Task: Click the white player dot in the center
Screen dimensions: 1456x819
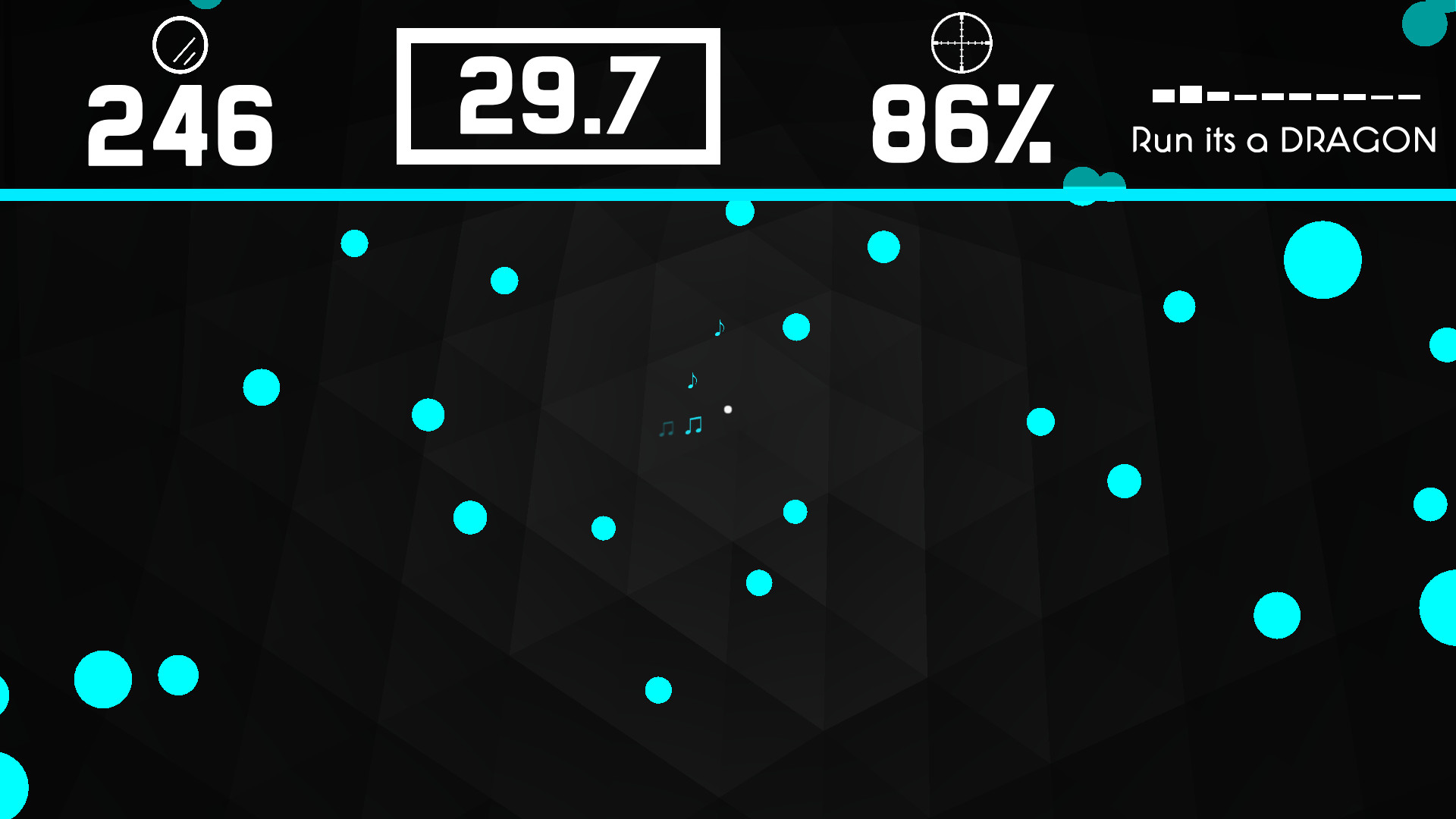Action: pyautogui.click(x=729, y=408)
